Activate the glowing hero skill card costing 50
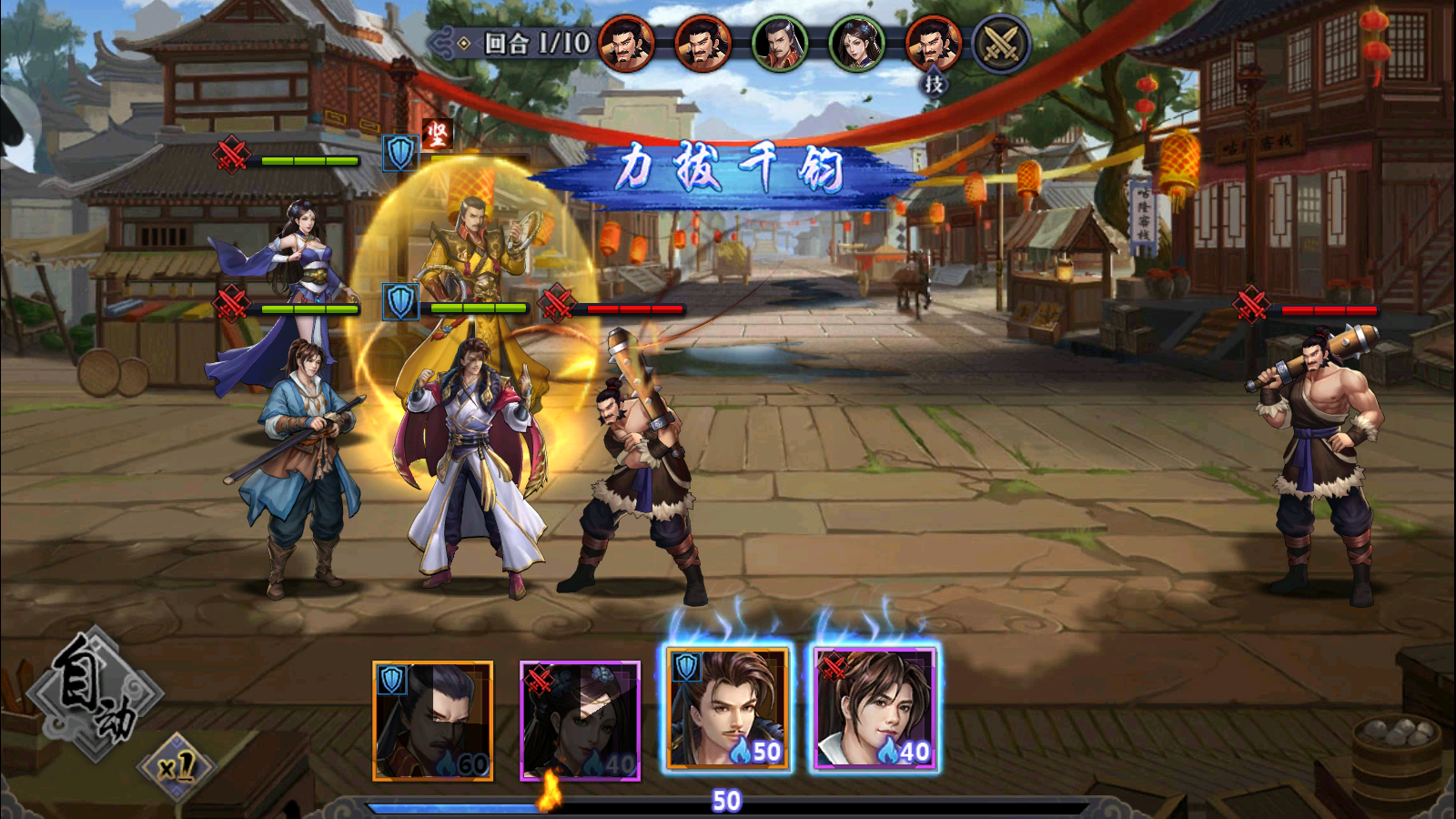The height and width of the screenshot is (819, 1456). (727, 710)
